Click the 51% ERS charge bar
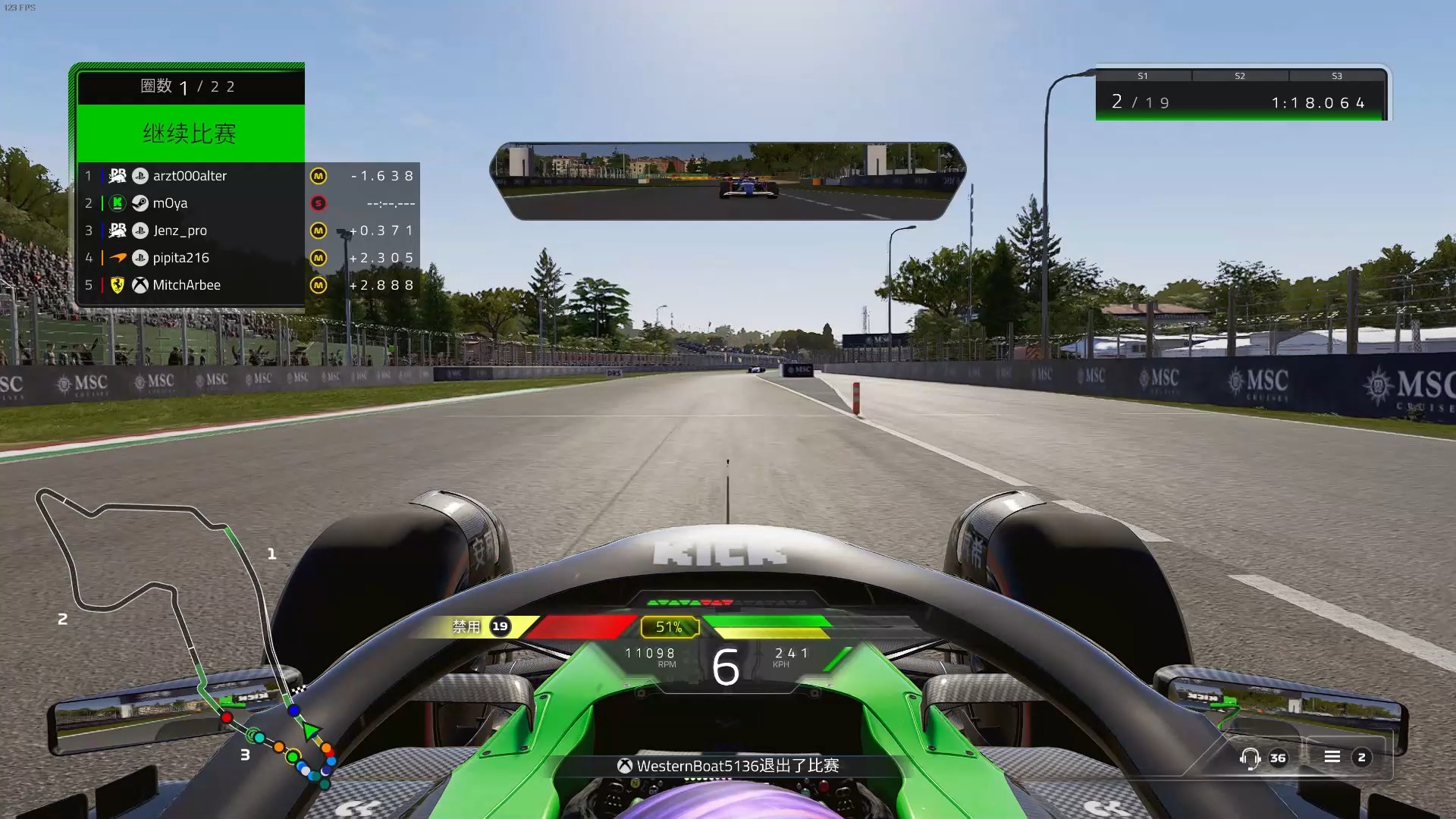1456x819 pixels. tap(667, 627)
